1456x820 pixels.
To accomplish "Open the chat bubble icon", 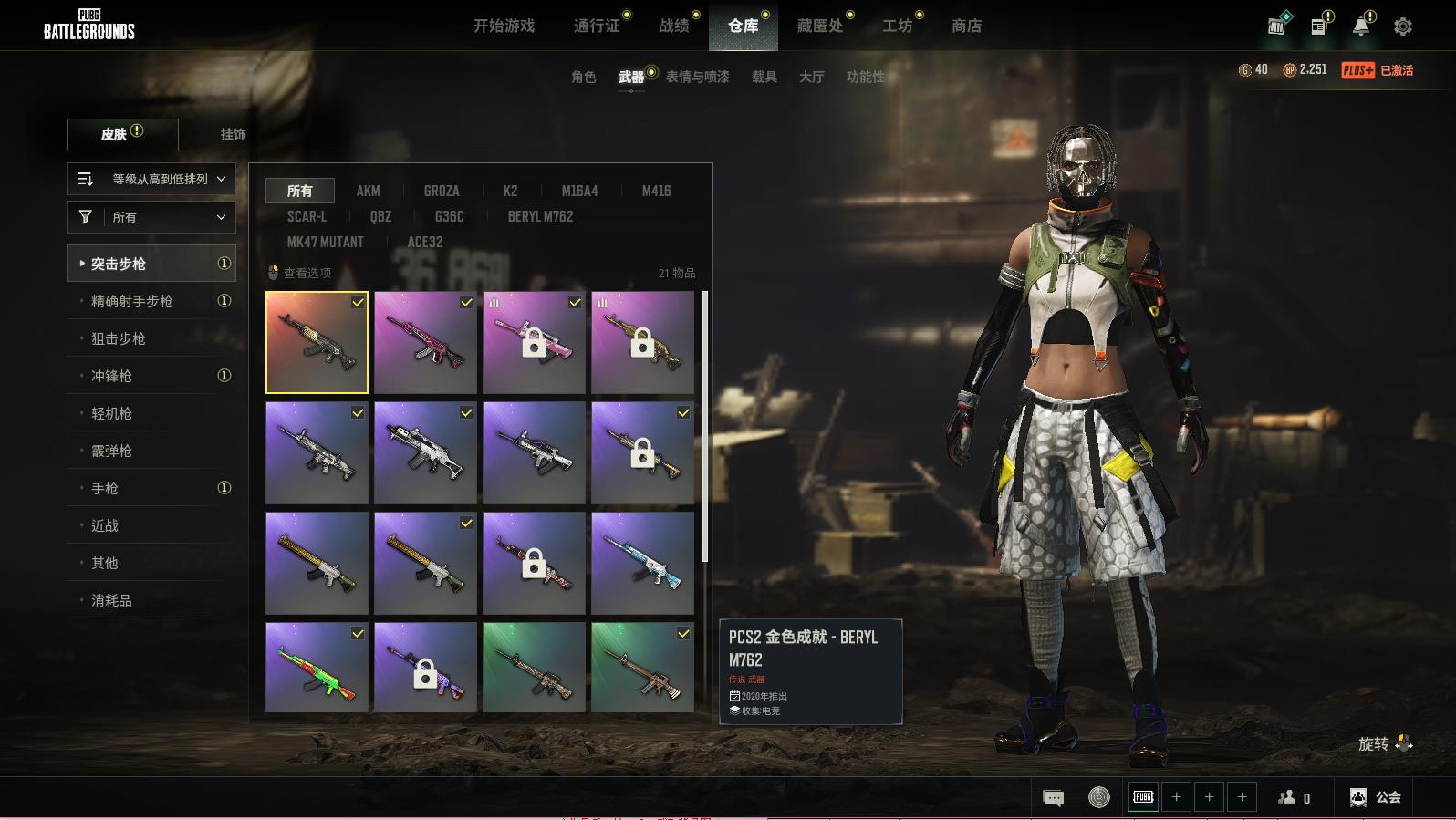I will point(1053,798).
